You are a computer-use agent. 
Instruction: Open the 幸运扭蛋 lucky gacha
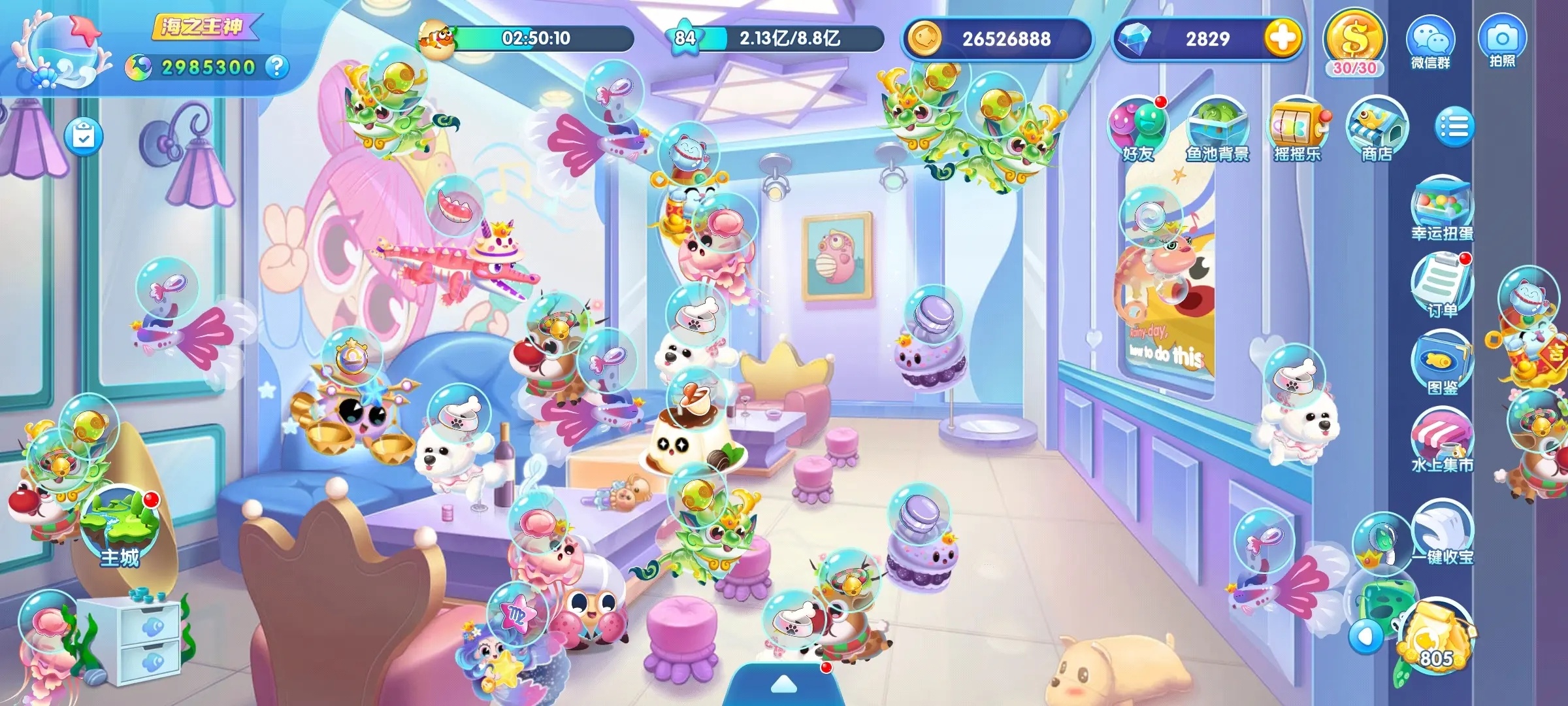coord(1442,208)
